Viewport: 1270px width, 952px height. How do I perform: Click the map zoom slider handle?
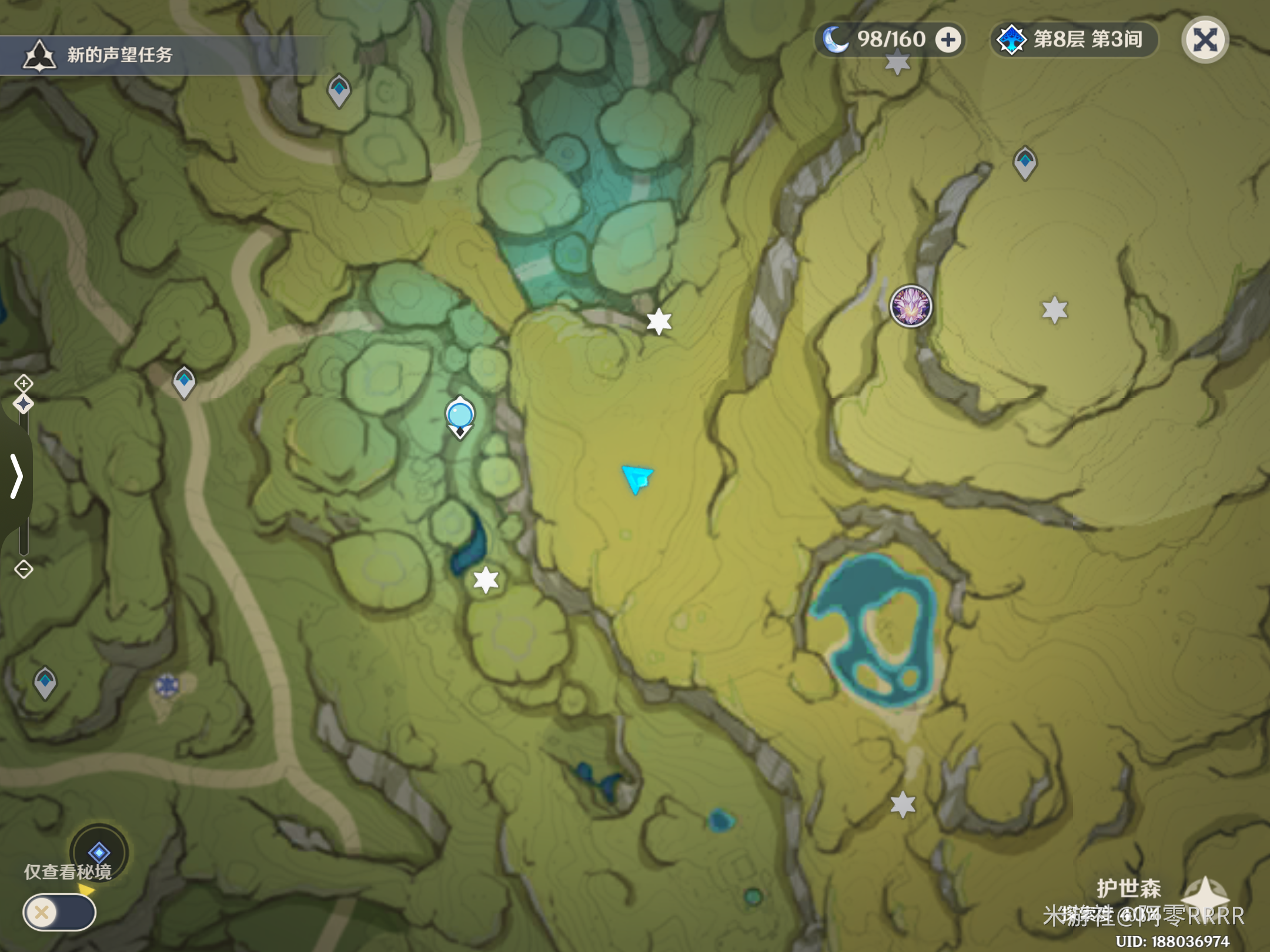24,404
